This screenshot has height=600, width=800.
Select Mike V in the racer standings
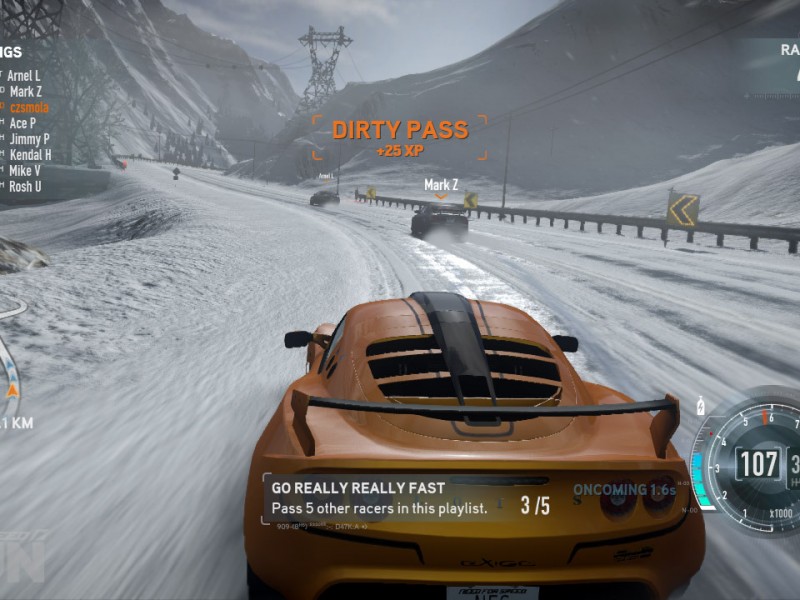[25, 171]
